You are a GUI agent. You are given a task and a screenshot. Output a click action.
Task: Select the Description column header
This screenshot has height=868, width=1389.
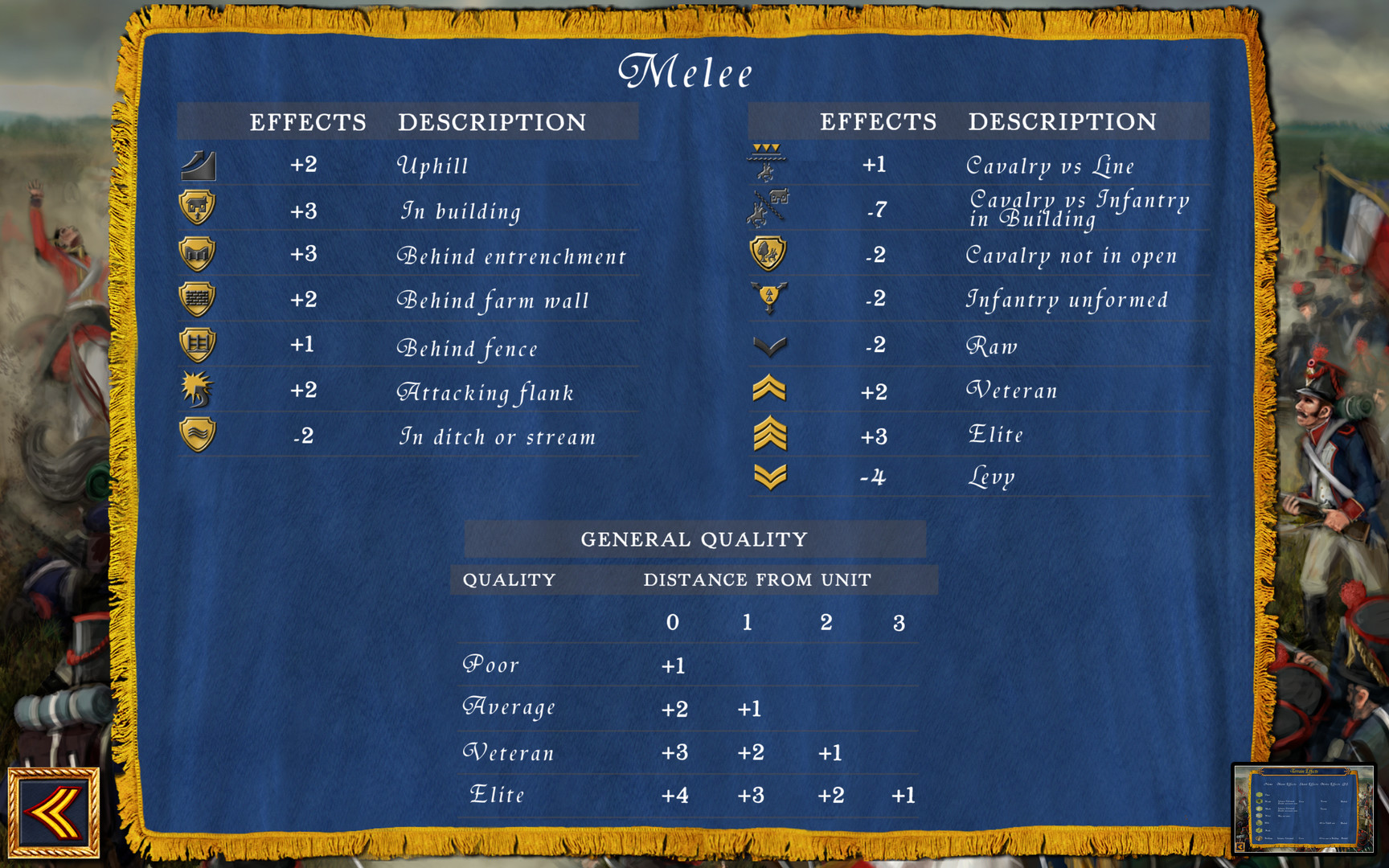[x=491, y=122]
